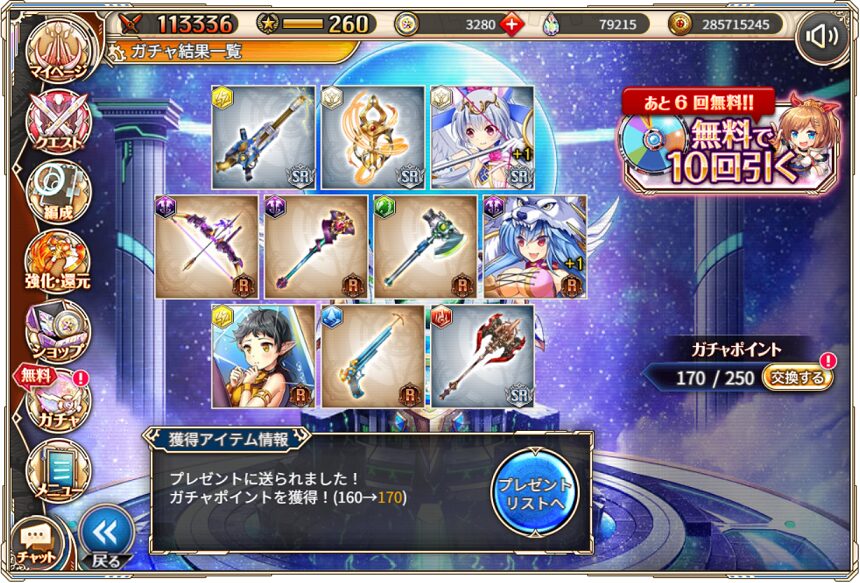Select 強化・還元 in the side menu
This screenshot has width=860, height=583.
(58, 260)
